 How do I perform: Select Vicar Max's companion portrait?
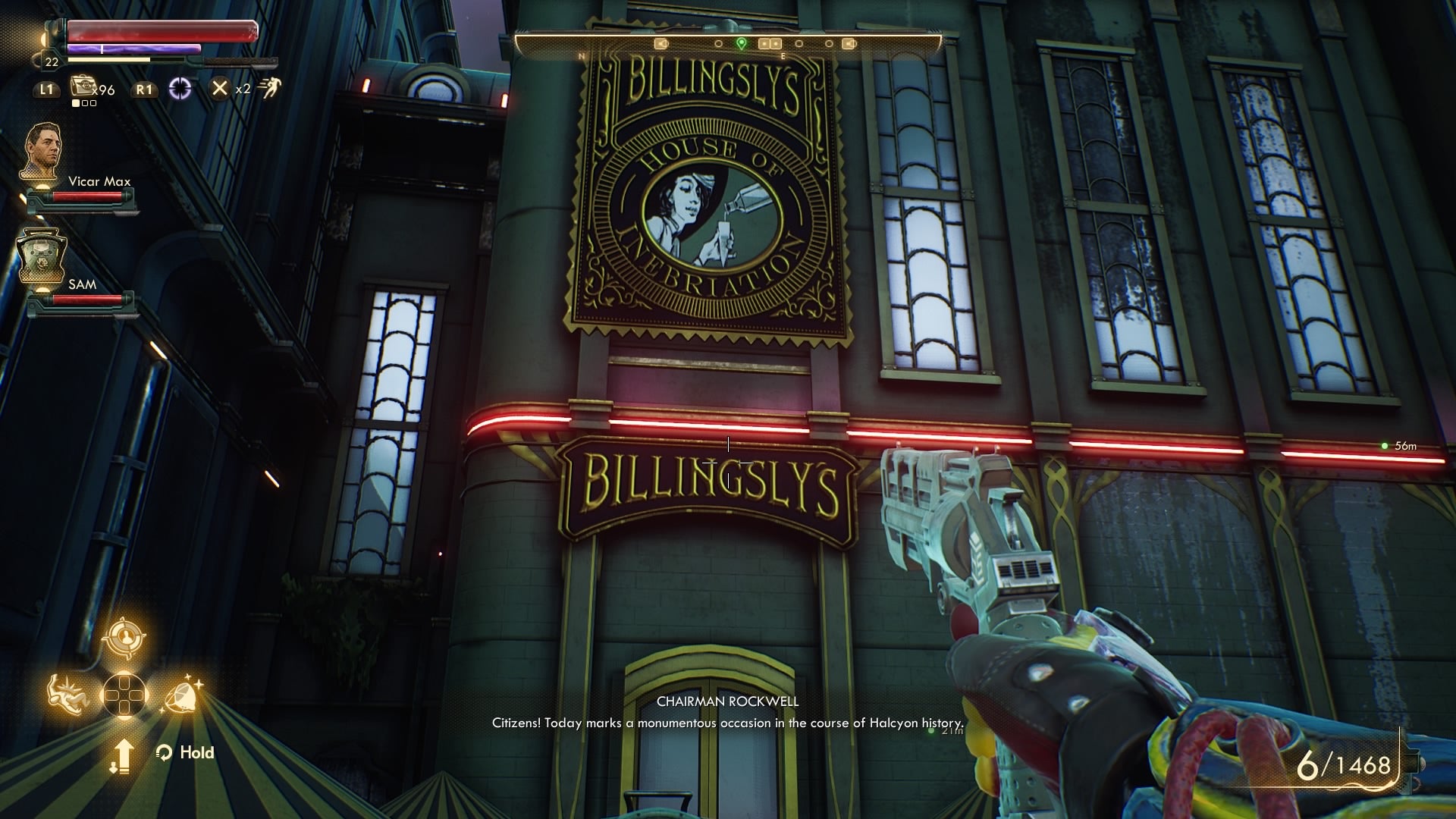click(x=42, y=151)
